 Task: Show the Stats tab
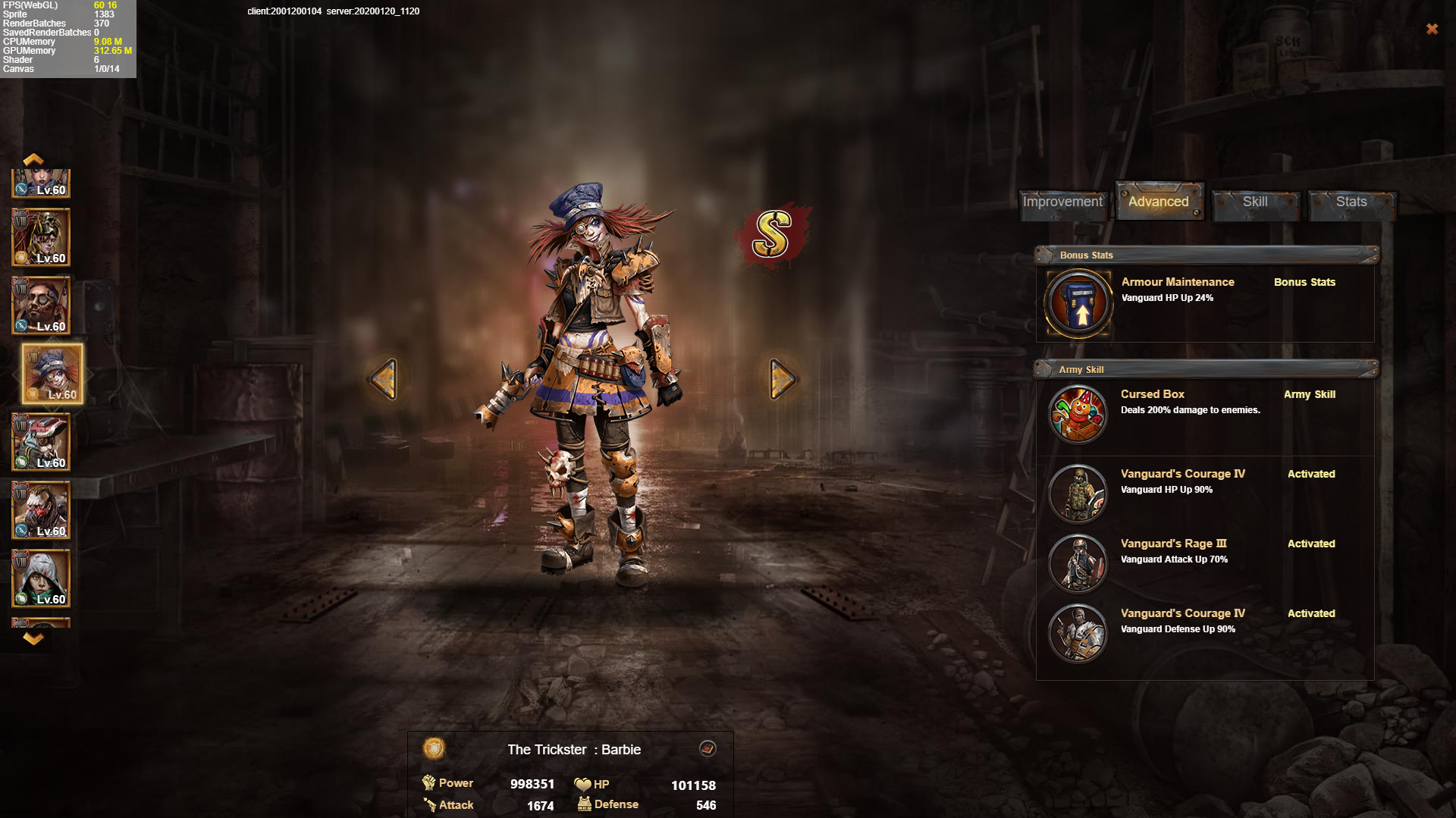[x=1351, y=202]
